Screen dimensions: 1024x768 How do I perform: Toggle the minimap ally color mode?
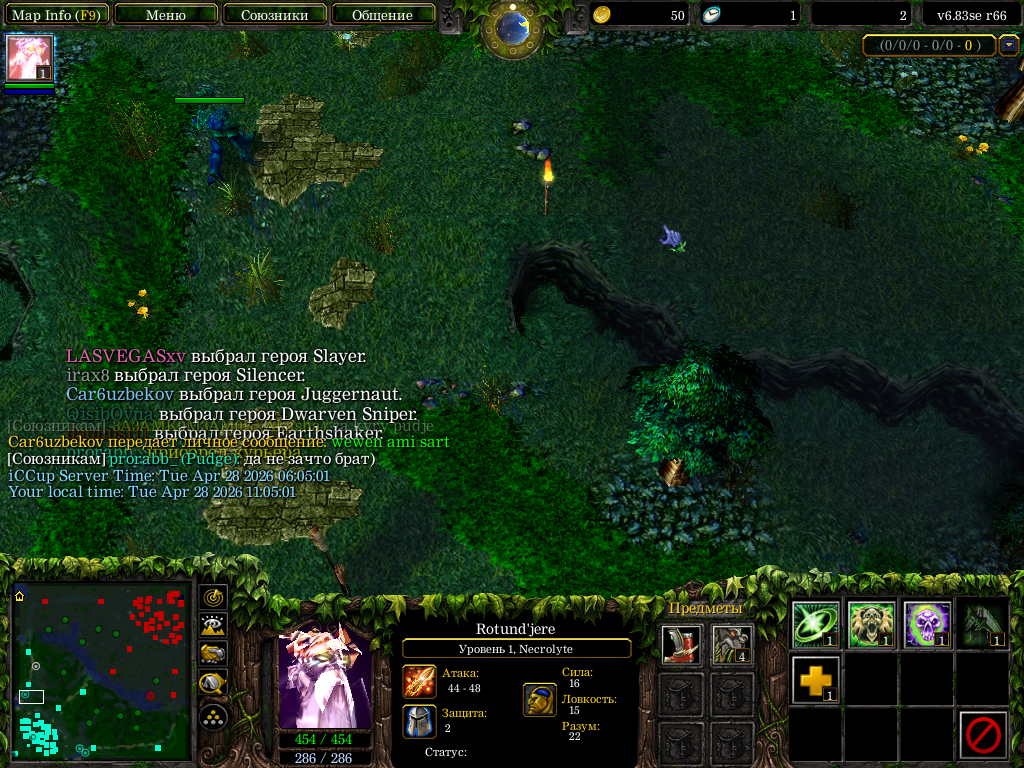(x=213, y=655)
